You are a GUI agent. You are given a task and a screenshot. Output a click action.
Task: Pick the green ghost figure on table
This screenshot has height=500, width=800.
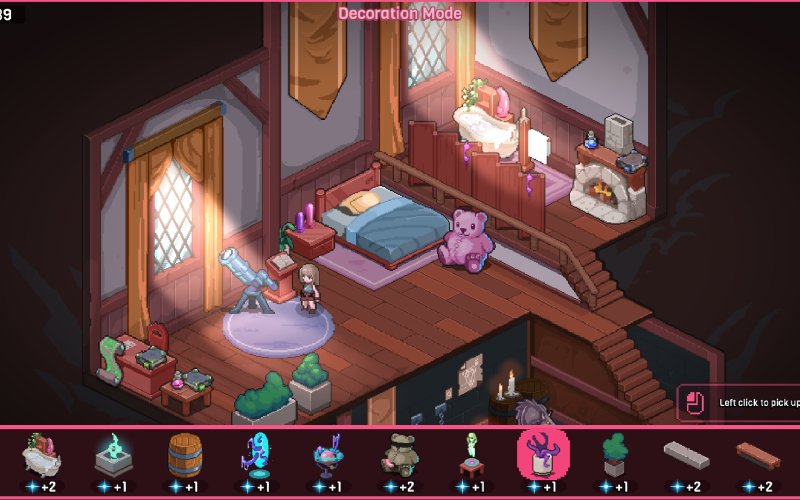tap(471, 454)
